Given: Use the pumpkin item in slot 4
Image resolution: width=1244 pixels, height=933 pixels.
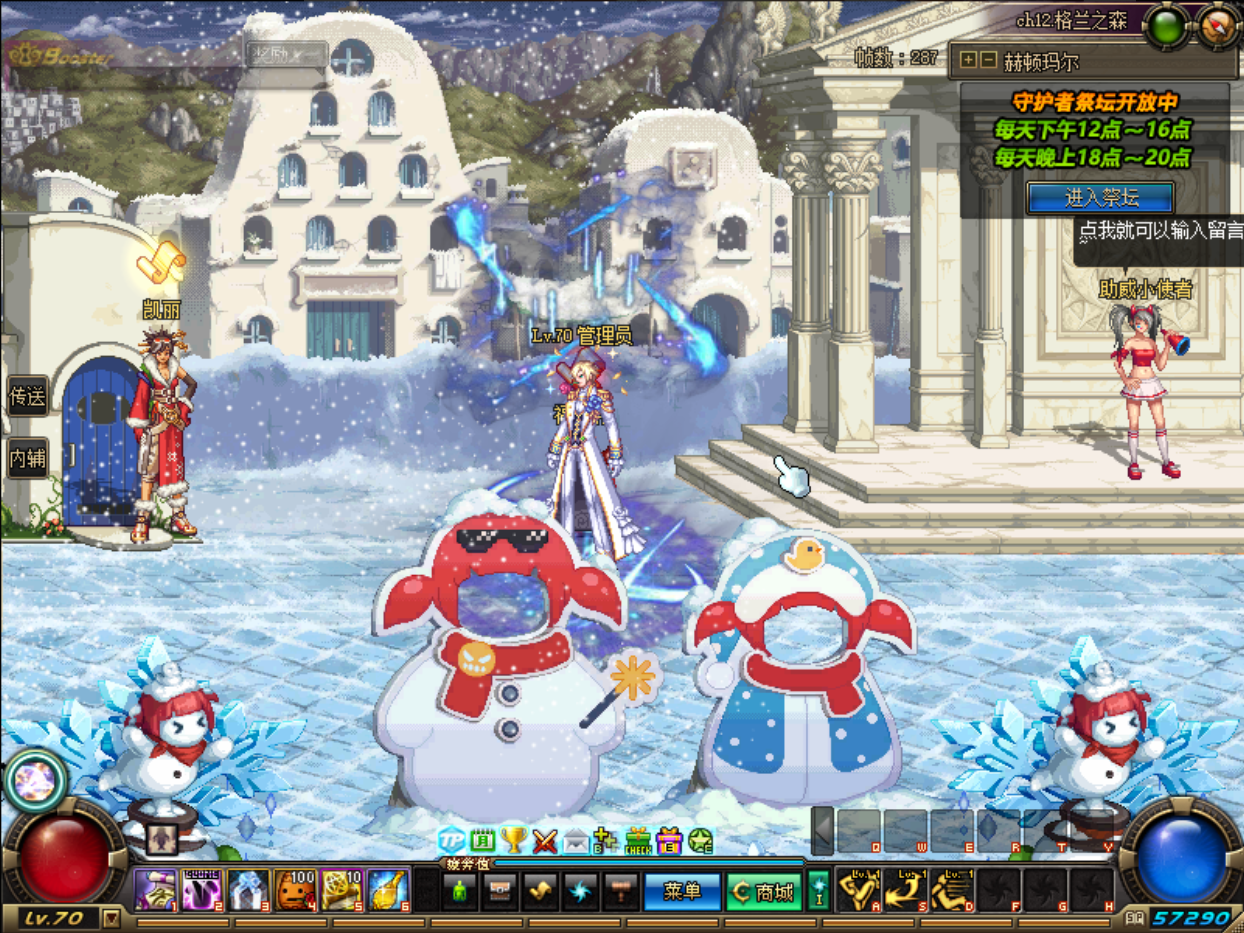Looking at the screenshot, I should pyautogui.click(x=295, y=890).
